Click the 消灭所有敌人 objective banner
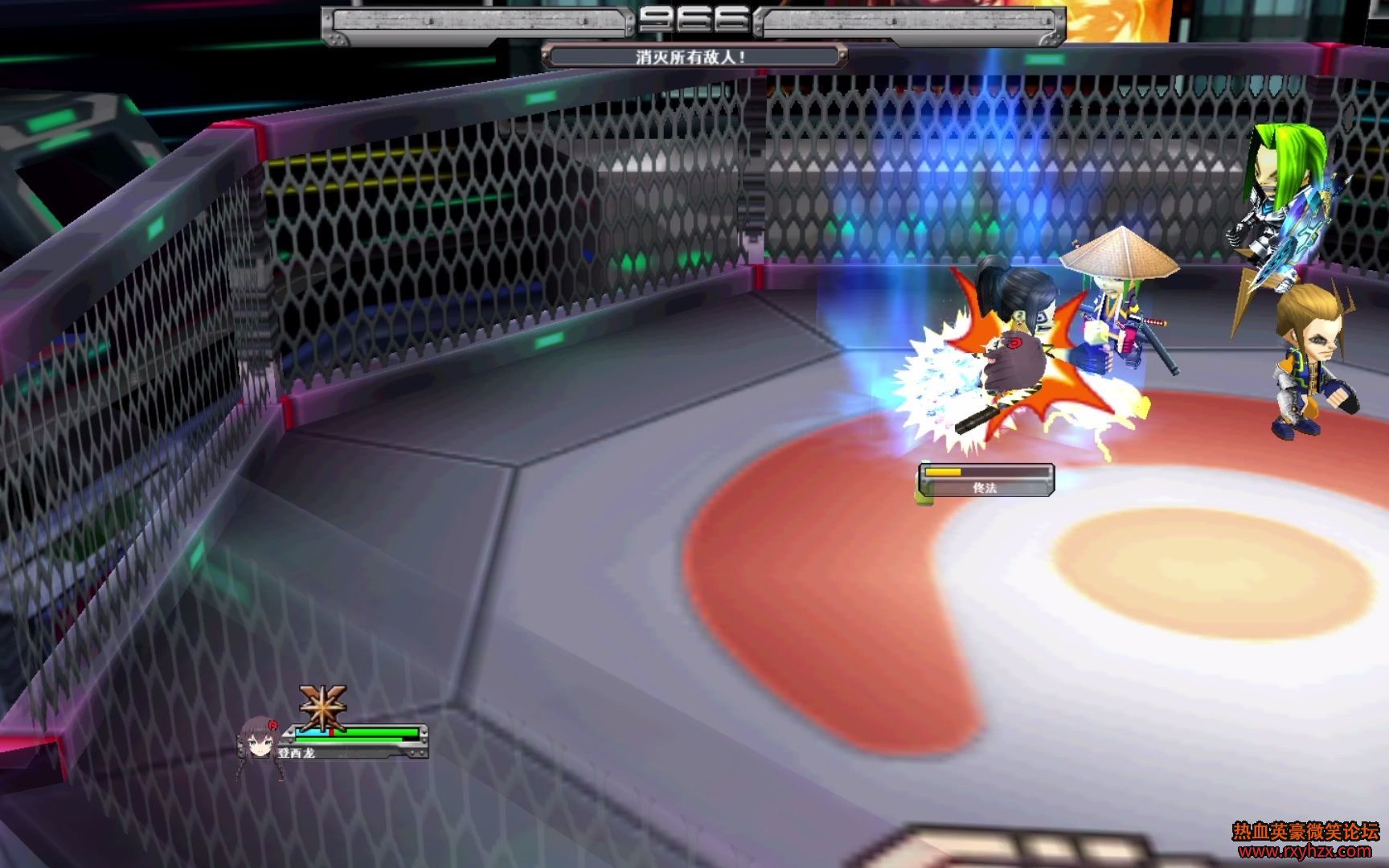1389x868 pixels. [694, 57]
